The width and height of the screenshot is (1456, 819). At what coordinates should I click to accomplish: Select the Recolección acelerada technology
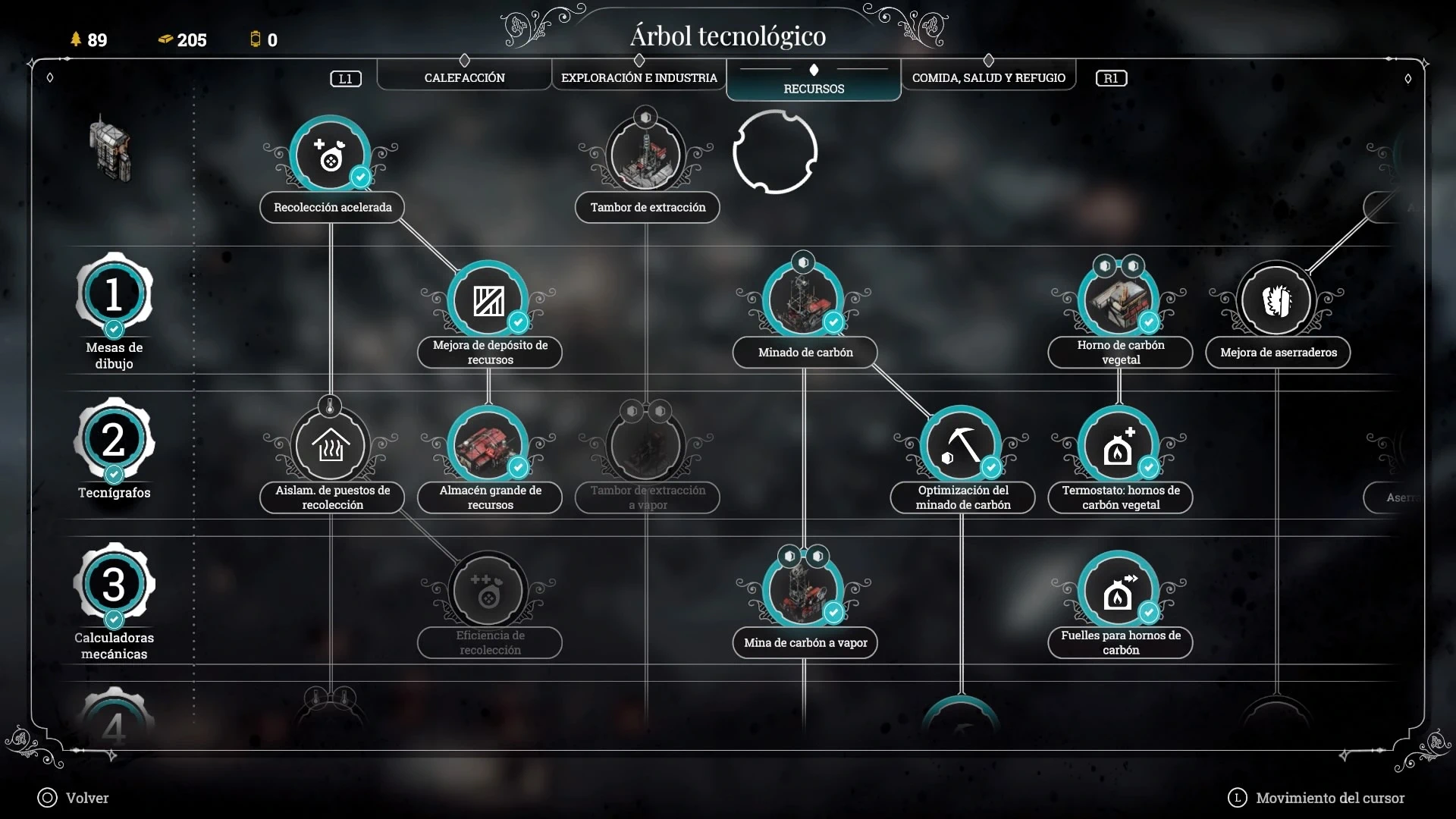[x=331, y=155]
